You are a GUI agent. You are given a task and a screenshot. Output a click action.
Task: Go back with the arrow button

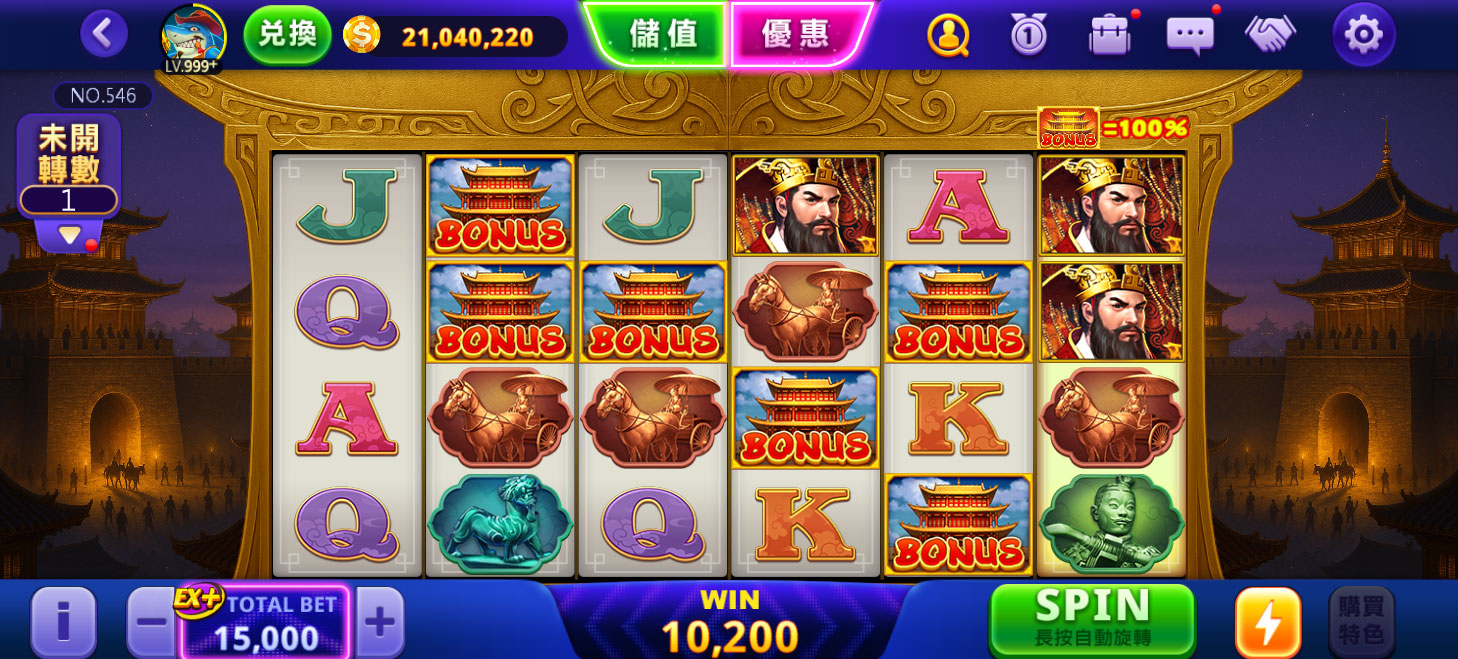coord(104,35)
